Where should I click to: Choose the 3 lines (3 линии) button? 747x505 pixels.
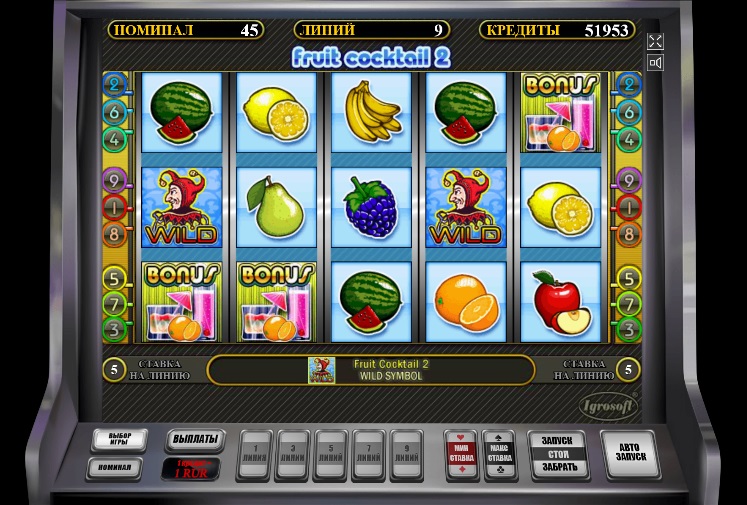pyautogui.click(x=293, y=457)
